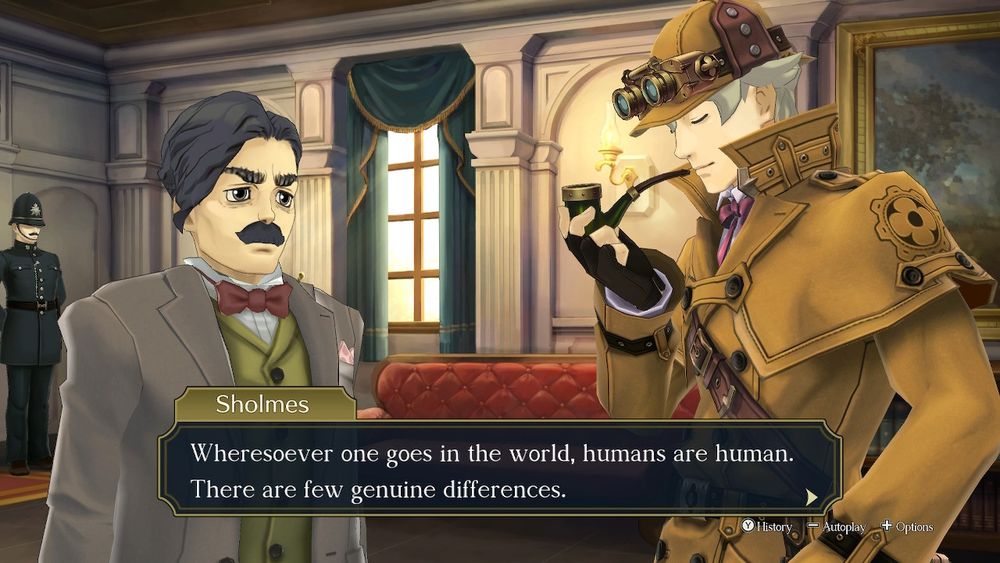Screen dimensions: 1000x563
Task: Open the Options menu
Action: [907, 527]
